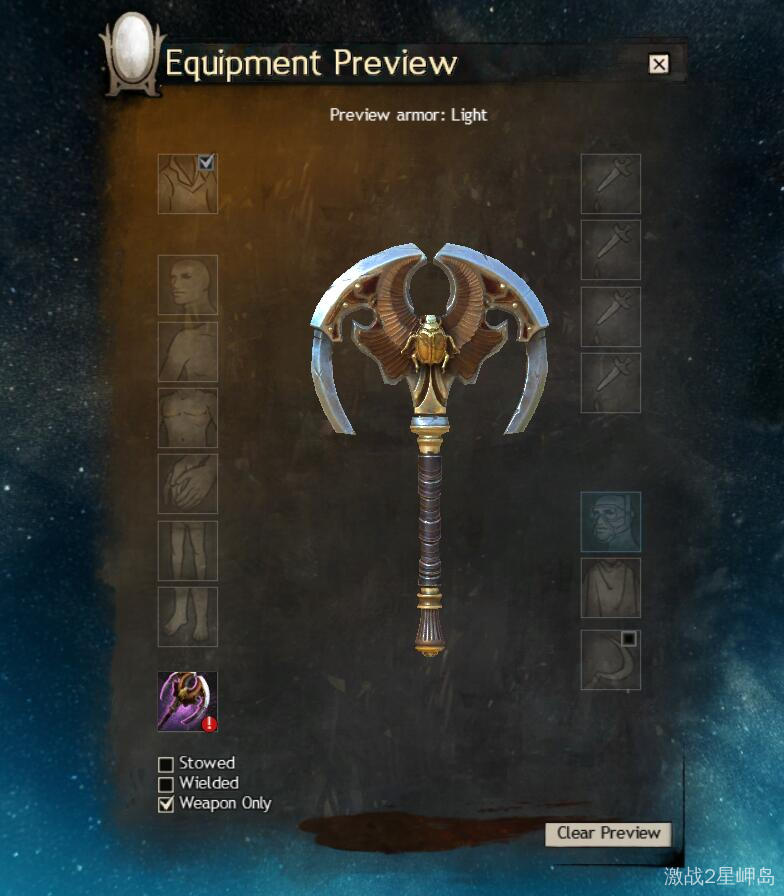Choose the shoulder armor slot
The image size is (784, 896).
[x=187, y=352]
